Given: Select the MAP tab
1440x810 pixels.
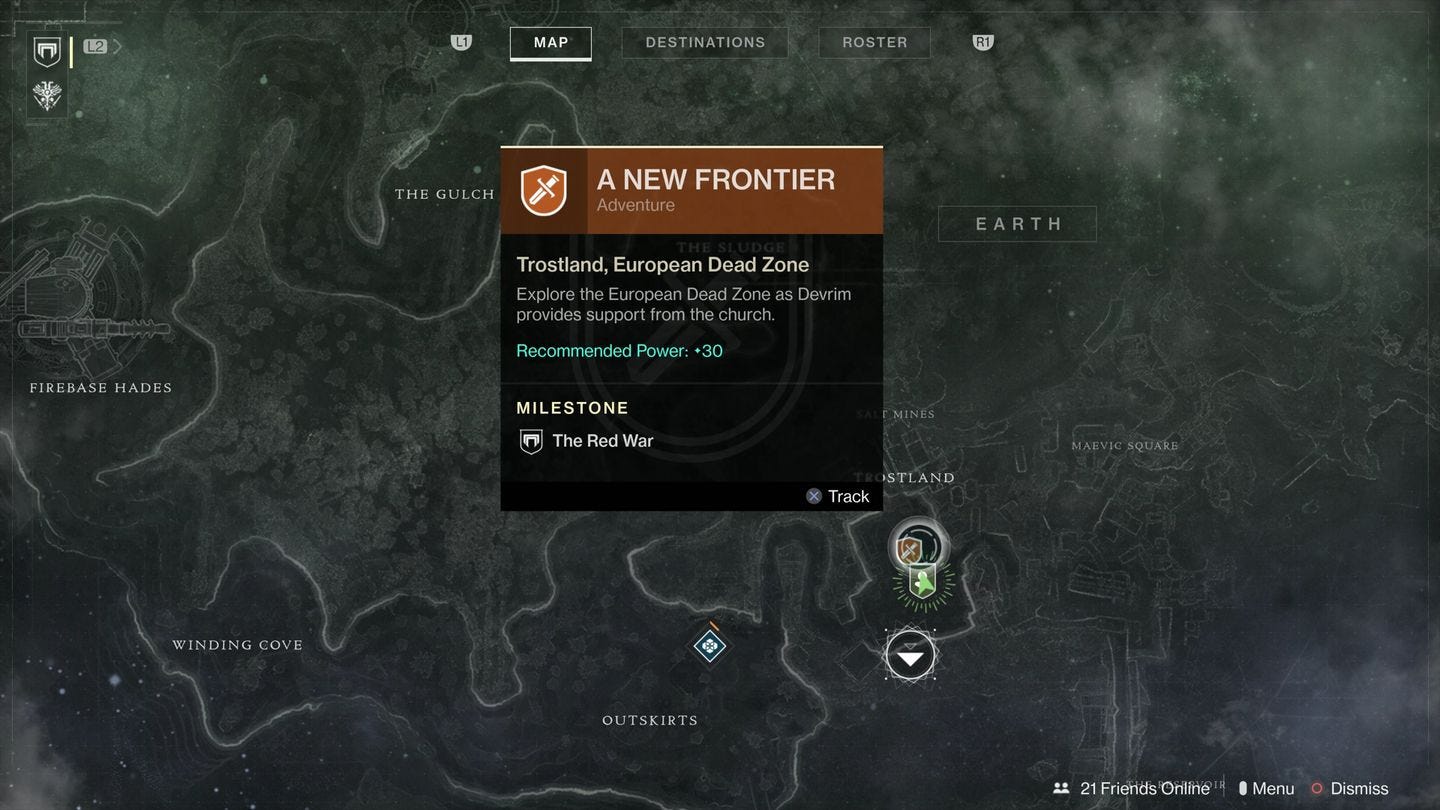Looking at the screenshot, I should 550,43.
